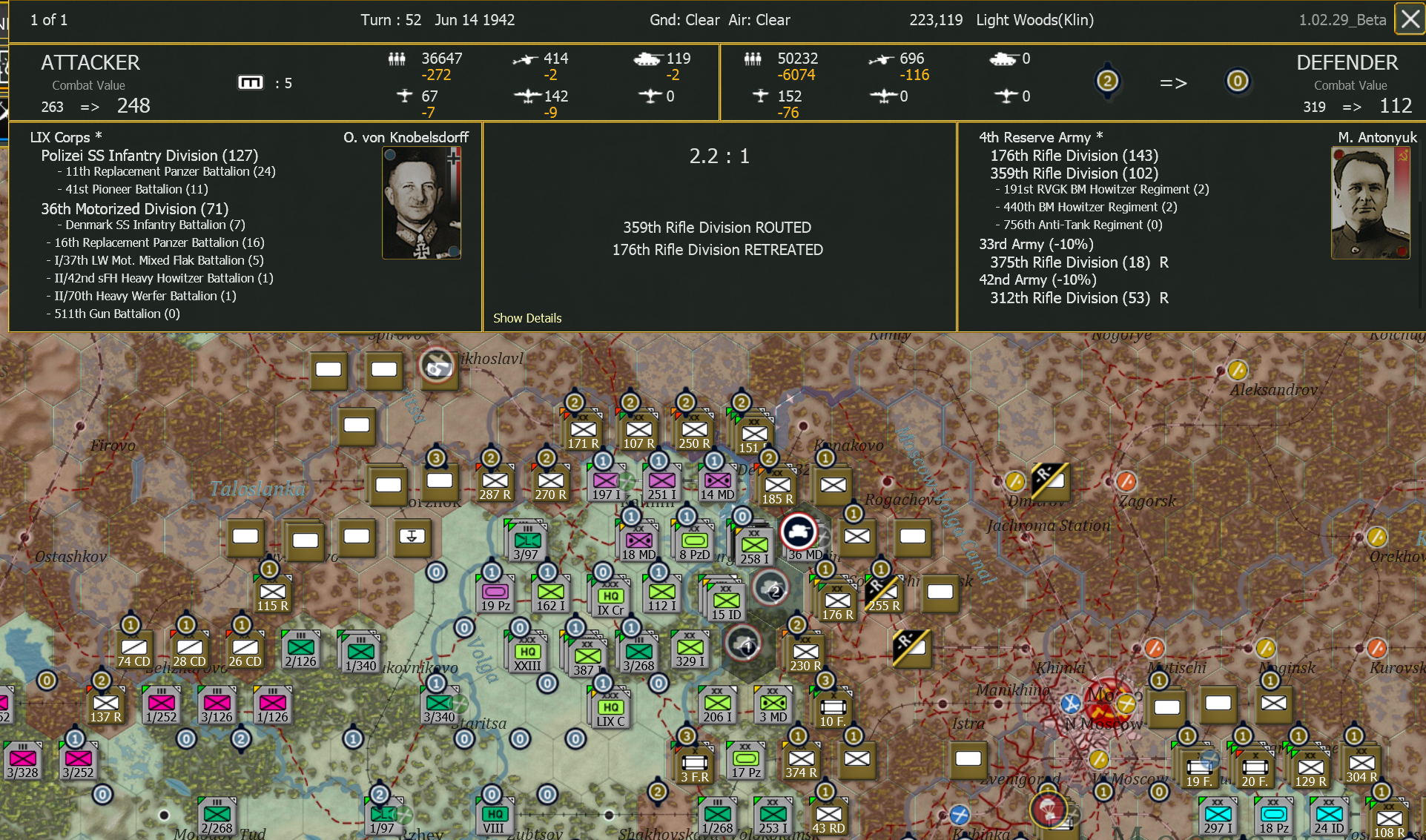Click the battle navigator showing 1 of 1
Image resolution: width=1426 pixels, height=840 pixels.
point(47,20)
